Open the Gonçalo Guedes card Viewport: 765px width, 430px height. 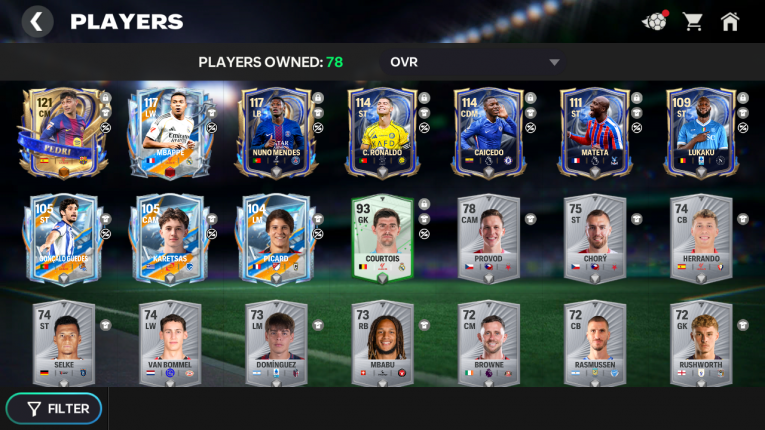click(61, 239)
